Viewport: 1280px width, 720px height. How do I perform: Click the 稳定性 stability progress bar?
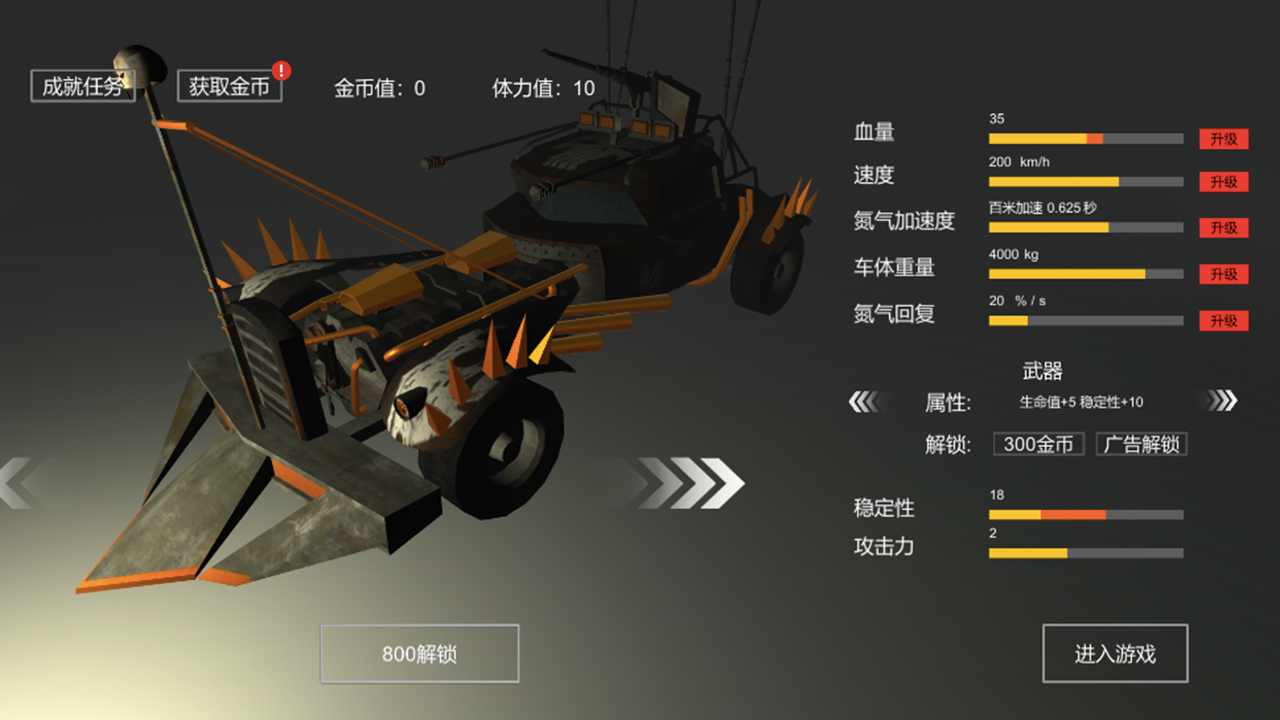[1085, 515]
